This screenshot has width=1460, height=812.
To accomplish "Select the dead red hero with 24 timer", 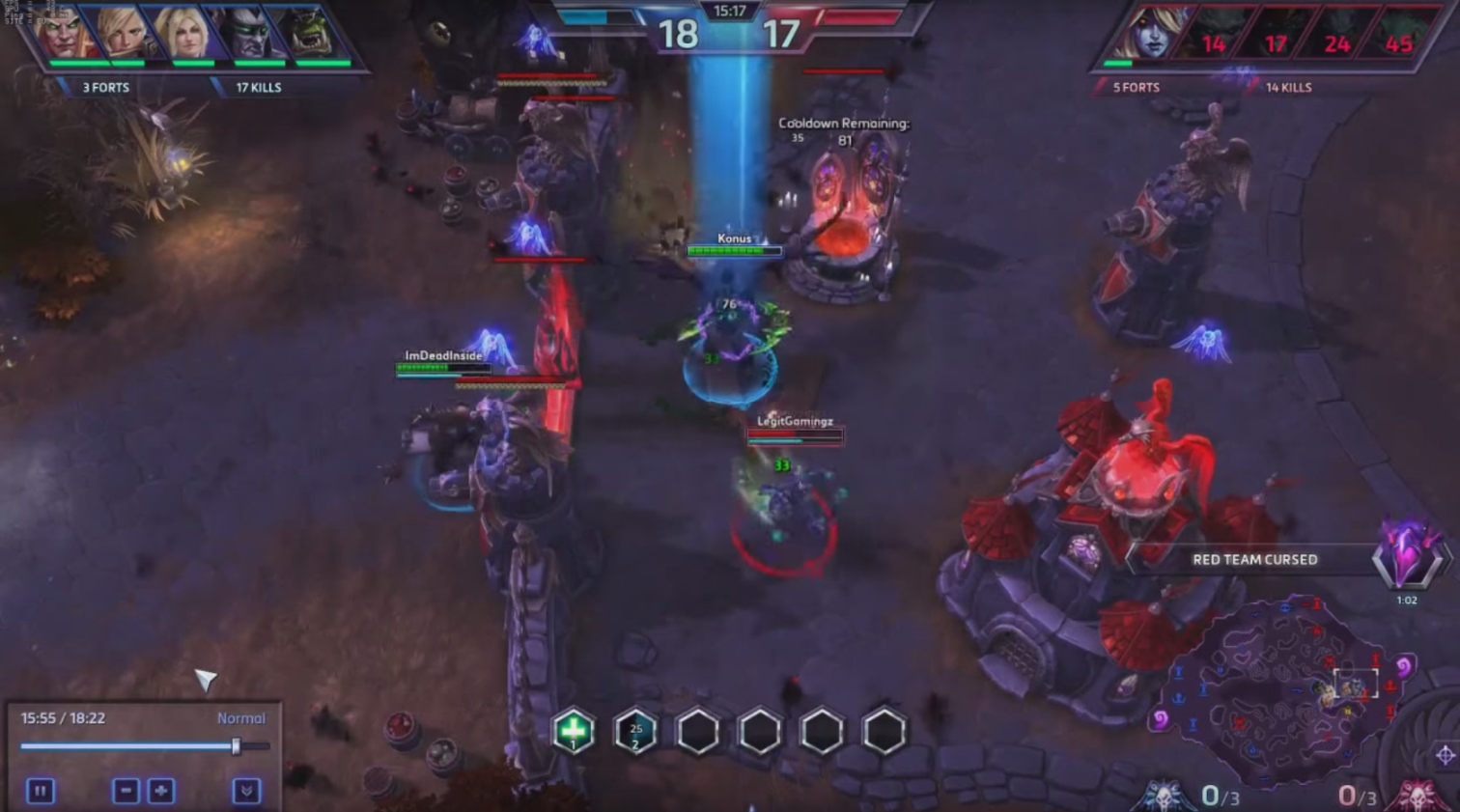I will point(1336,39).
